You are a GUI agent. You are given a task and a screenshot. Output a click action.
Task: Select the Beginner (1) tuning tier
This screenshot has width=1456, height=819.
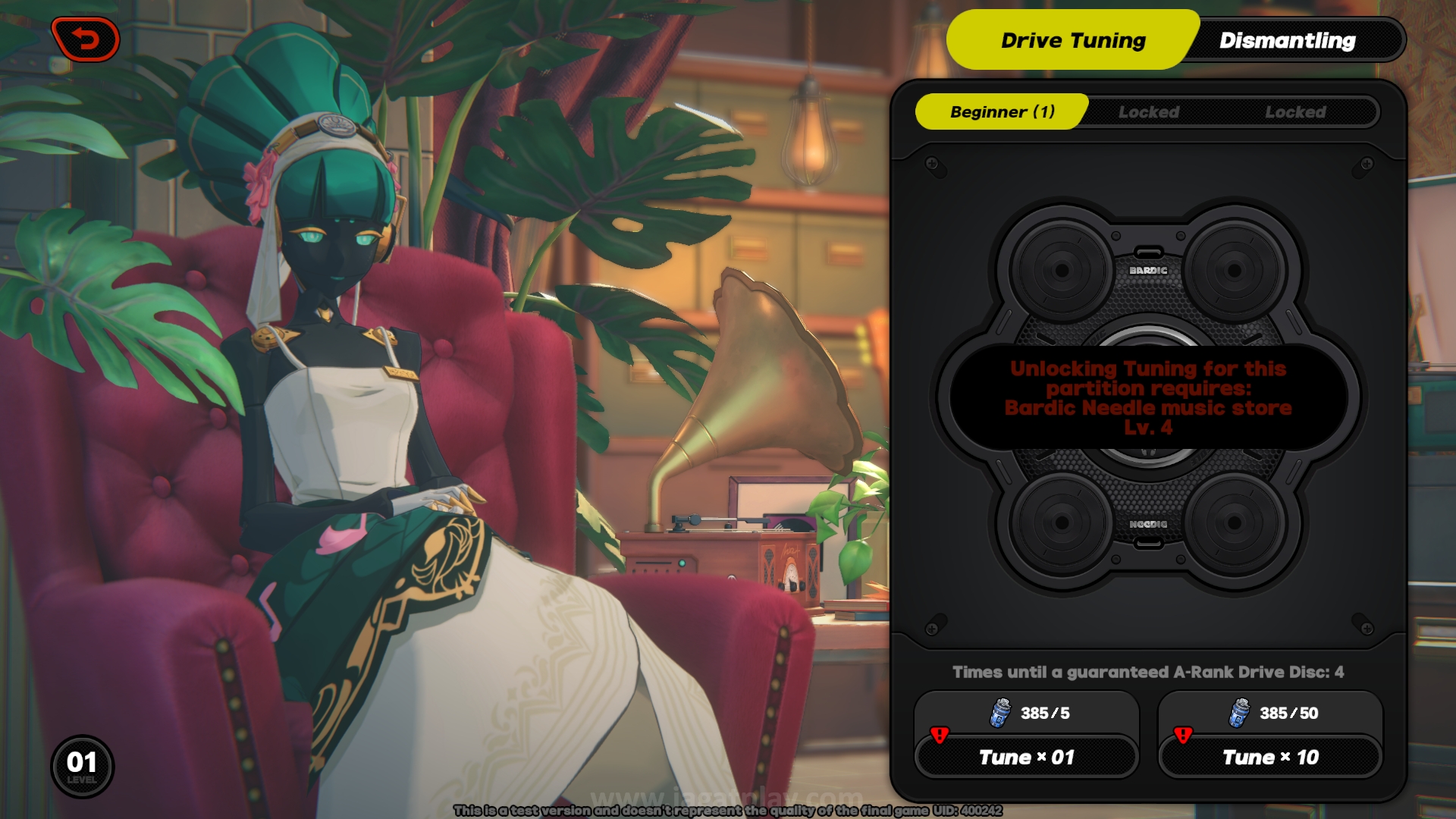click(1002, 112)
